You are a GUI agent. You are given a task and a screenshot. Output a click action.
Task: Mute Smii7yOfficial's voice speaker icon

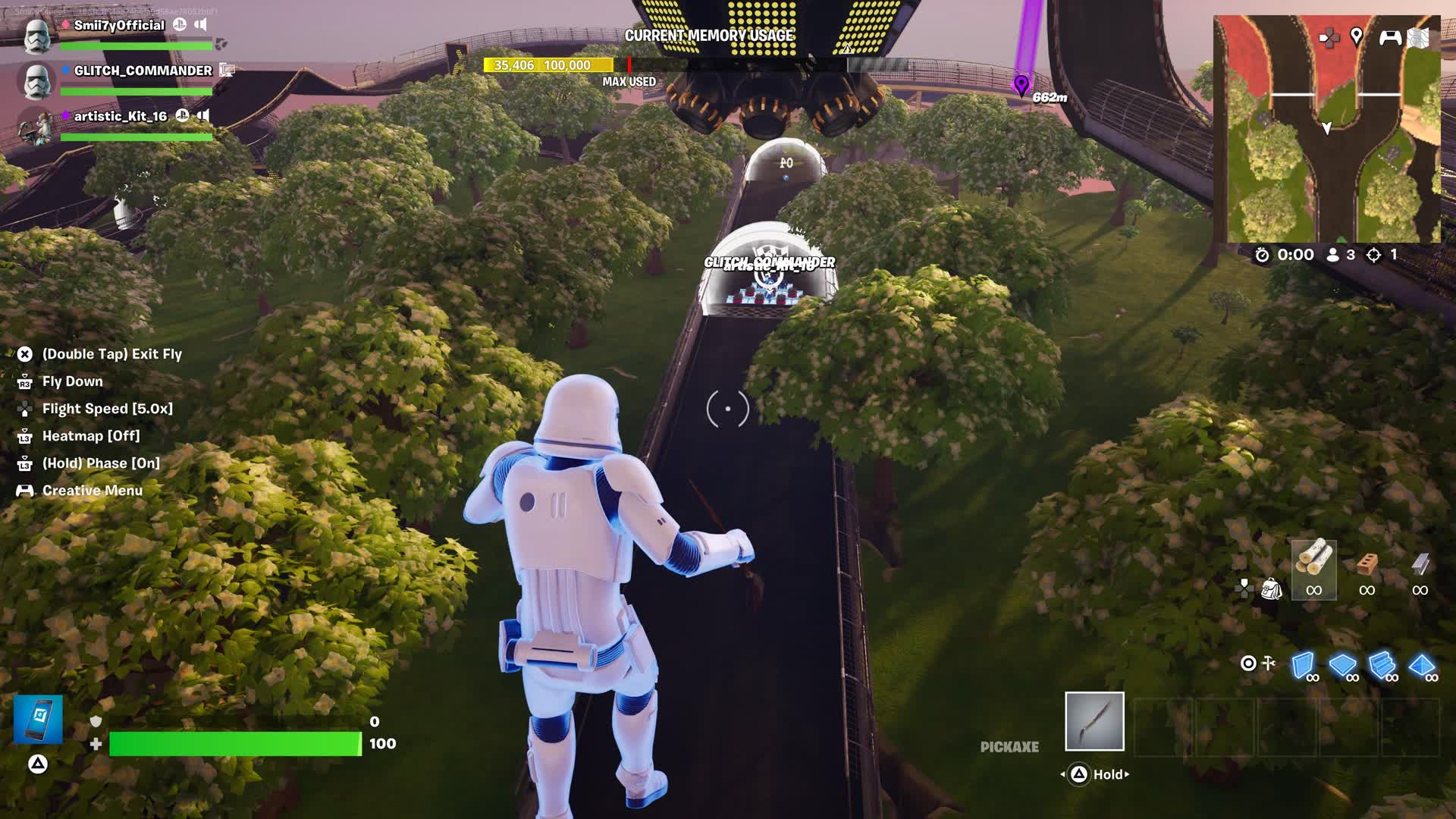click(201, 25)
